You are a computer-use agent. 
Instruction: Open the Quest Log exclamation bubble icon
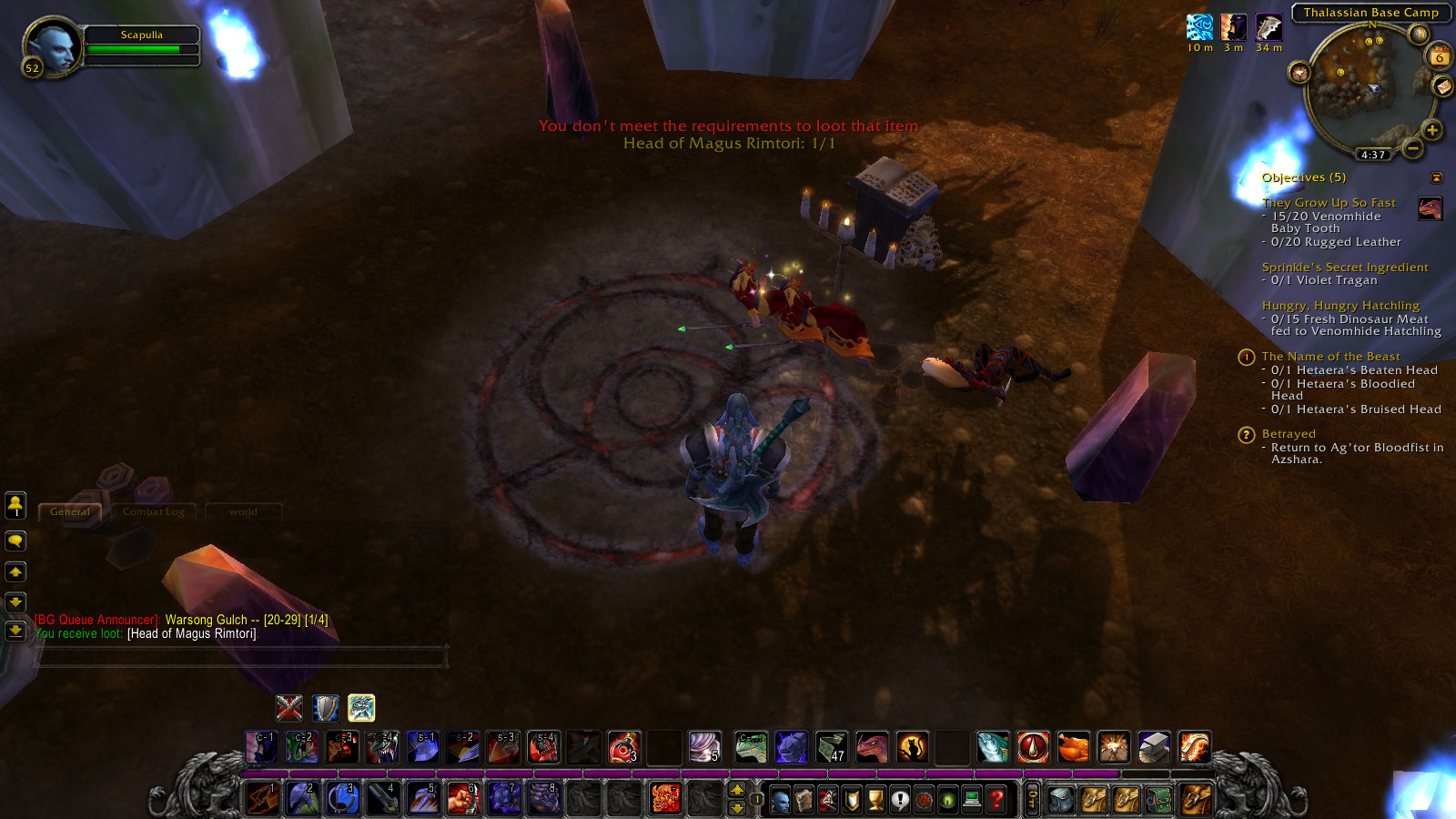click(x=900, y=799)
